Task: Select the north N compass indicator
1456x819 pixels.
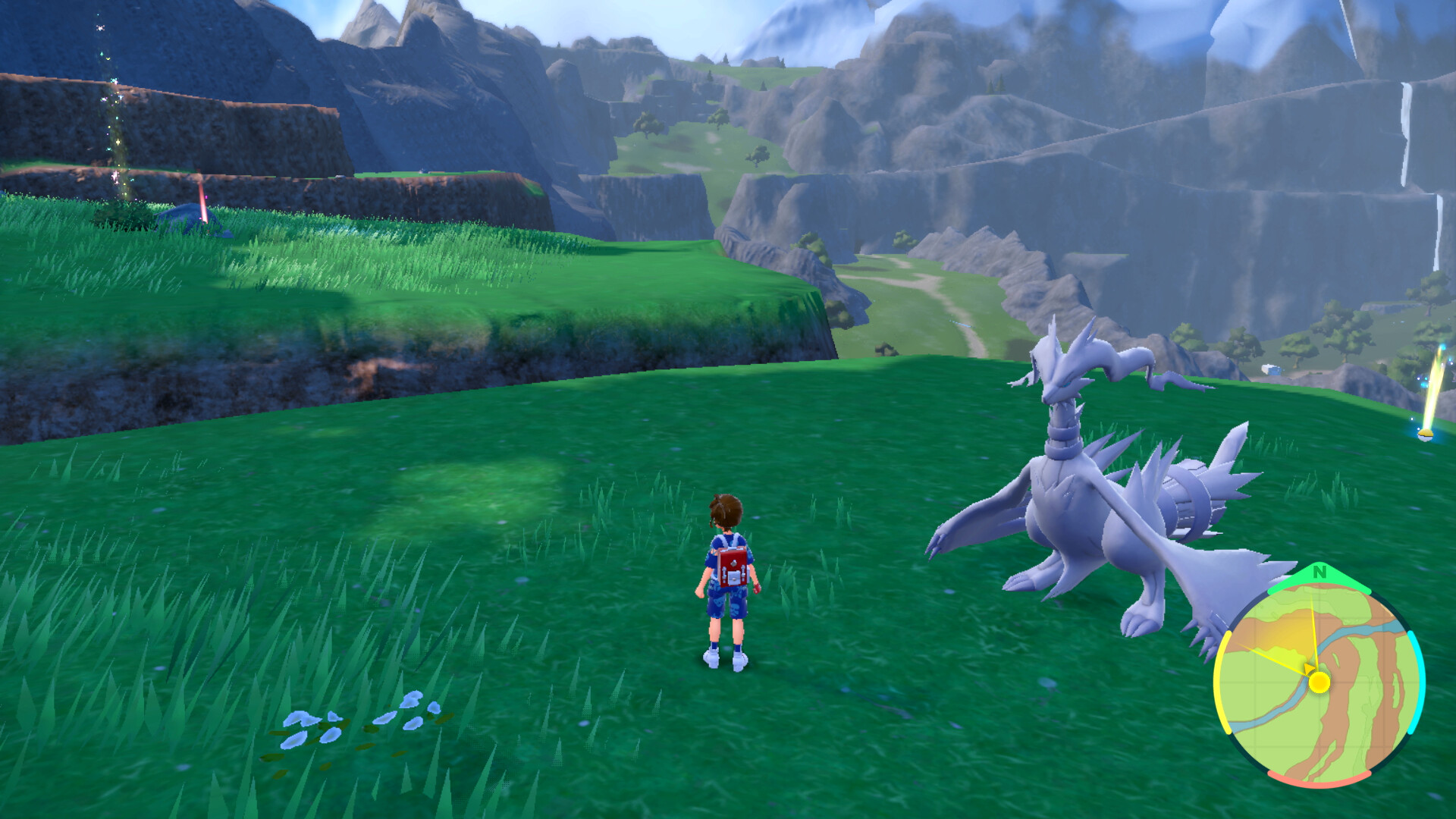Action: (1319, 573)
